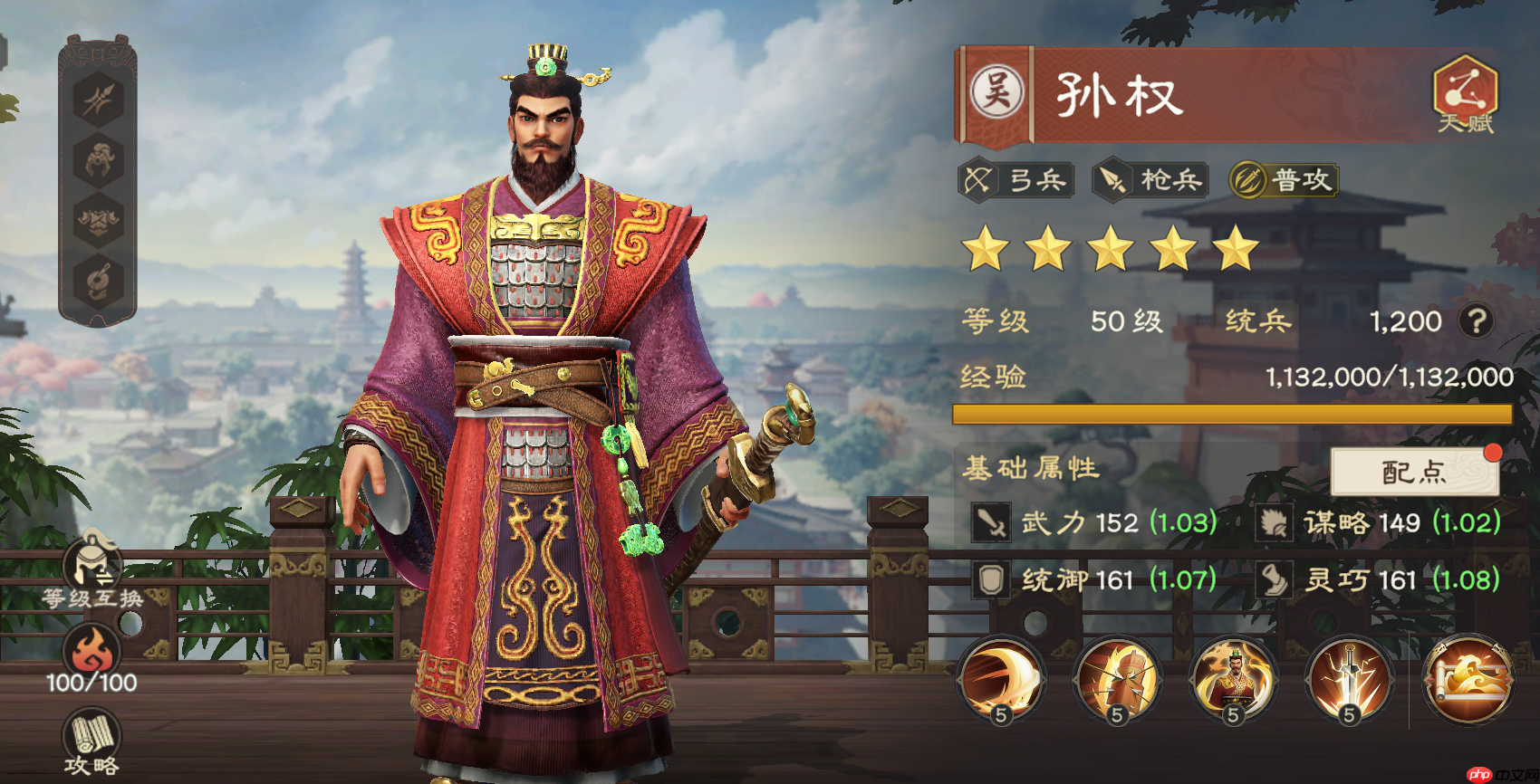
Task: Open the 配点 point allocation panel
Action: click(1415, 472)
